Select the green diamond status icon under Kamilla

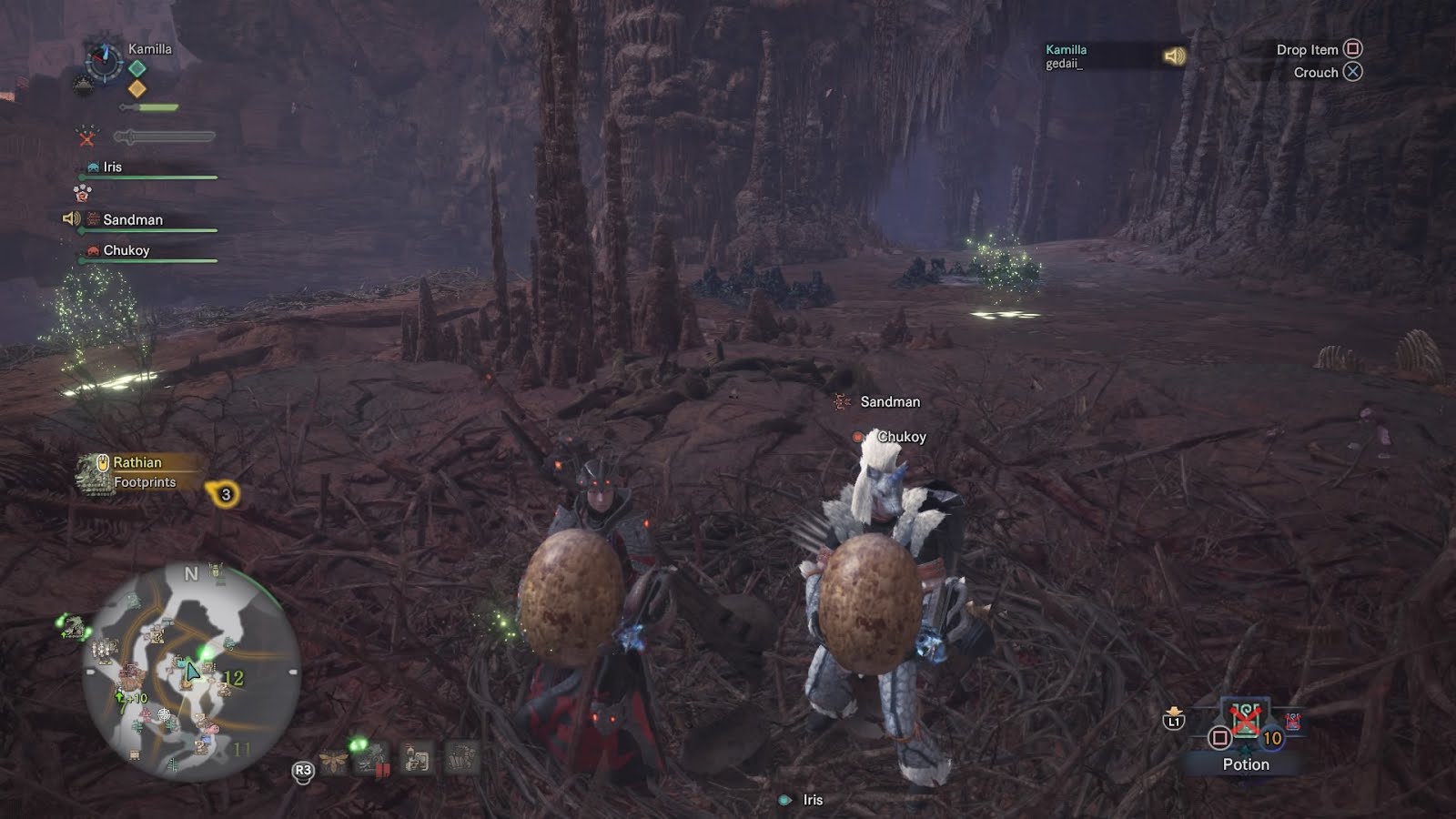(136, 68)
